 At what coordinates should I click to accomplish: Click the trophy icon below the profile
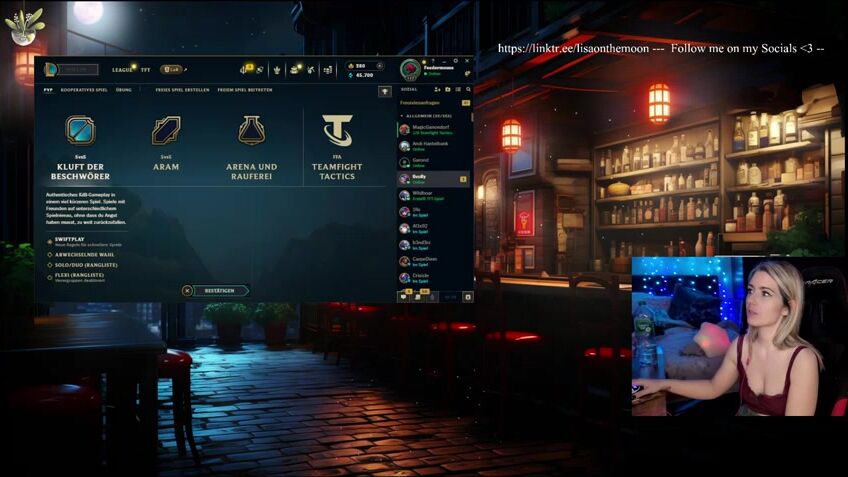[x=385, y=91]
